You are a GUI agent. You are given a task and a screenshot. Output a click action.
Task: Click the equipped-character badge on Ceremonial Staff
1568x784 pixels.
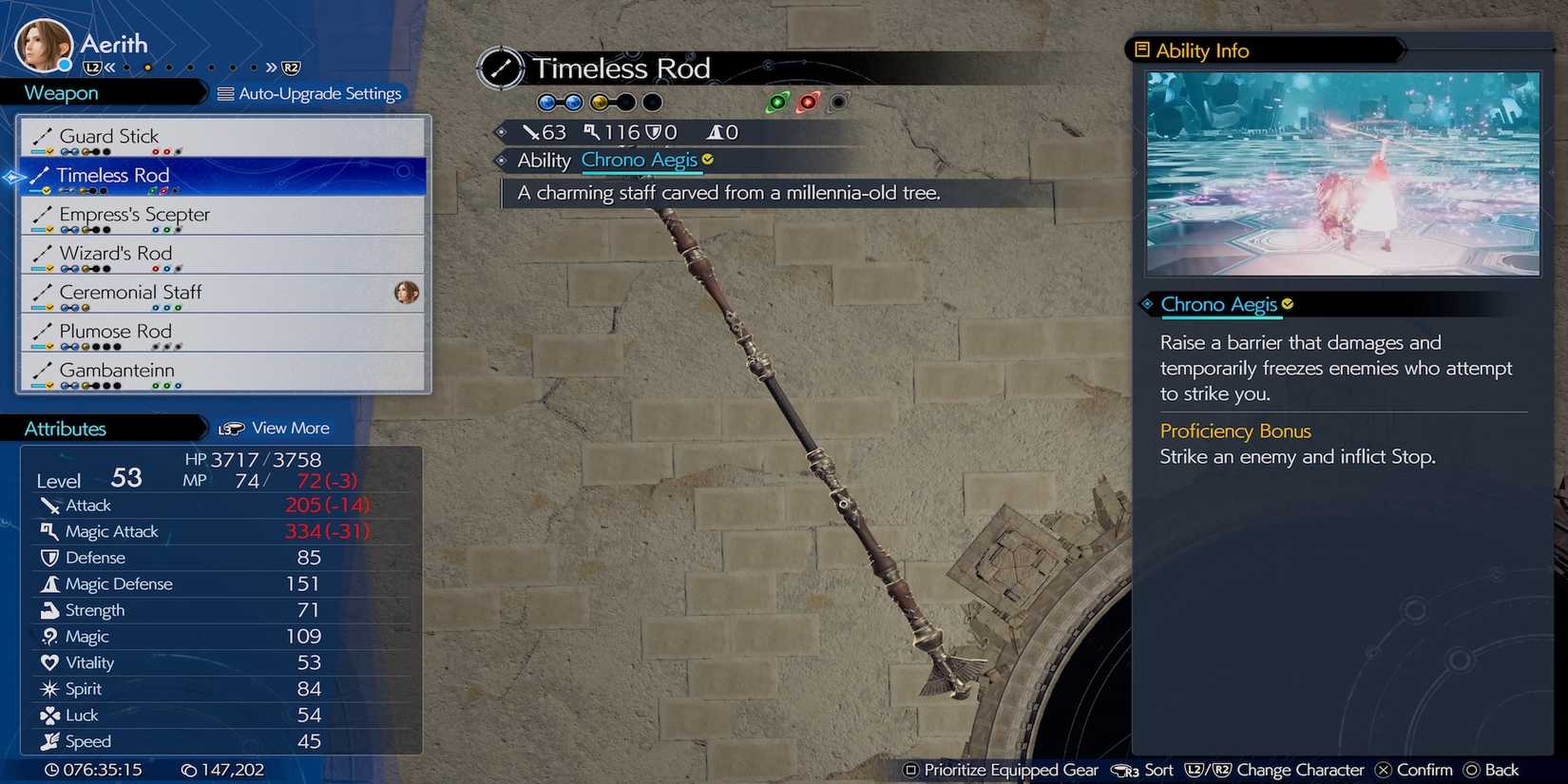pos(408,294)
